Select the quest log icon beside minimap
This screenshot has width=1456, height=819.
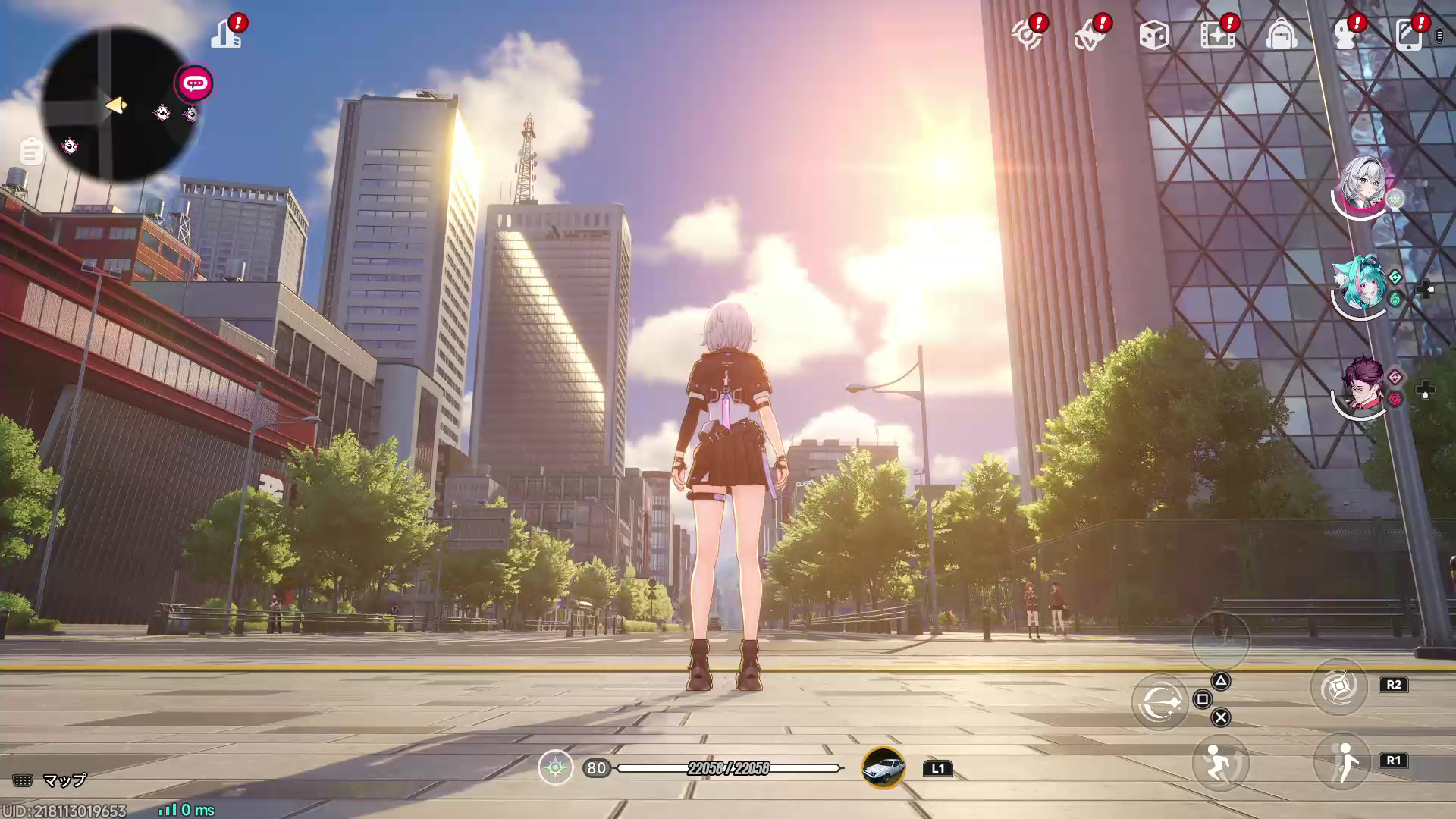coord(30,150)
